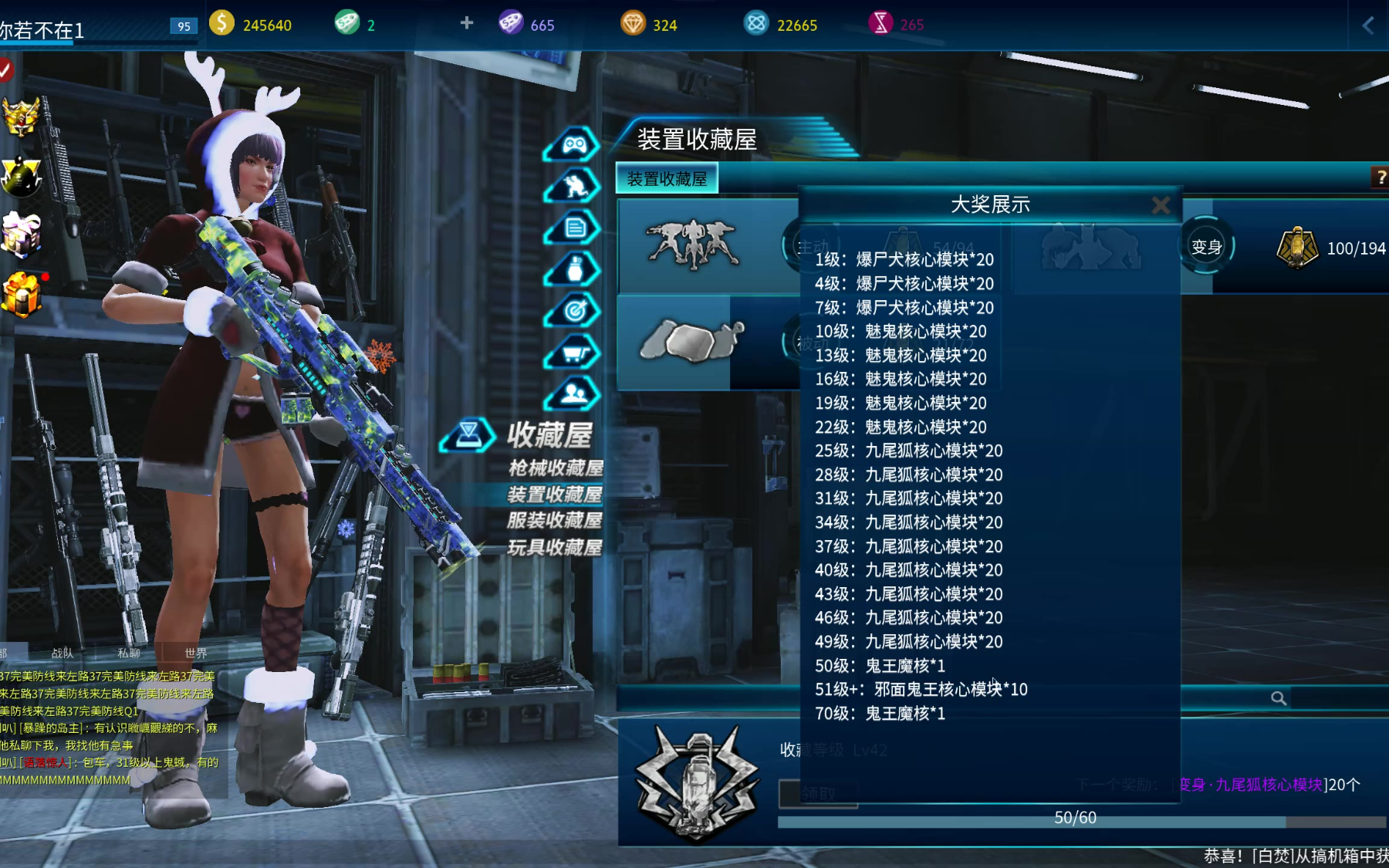Click the 变身 round button
This screenshot has height=868, width=1389.
click(1206, 247)
